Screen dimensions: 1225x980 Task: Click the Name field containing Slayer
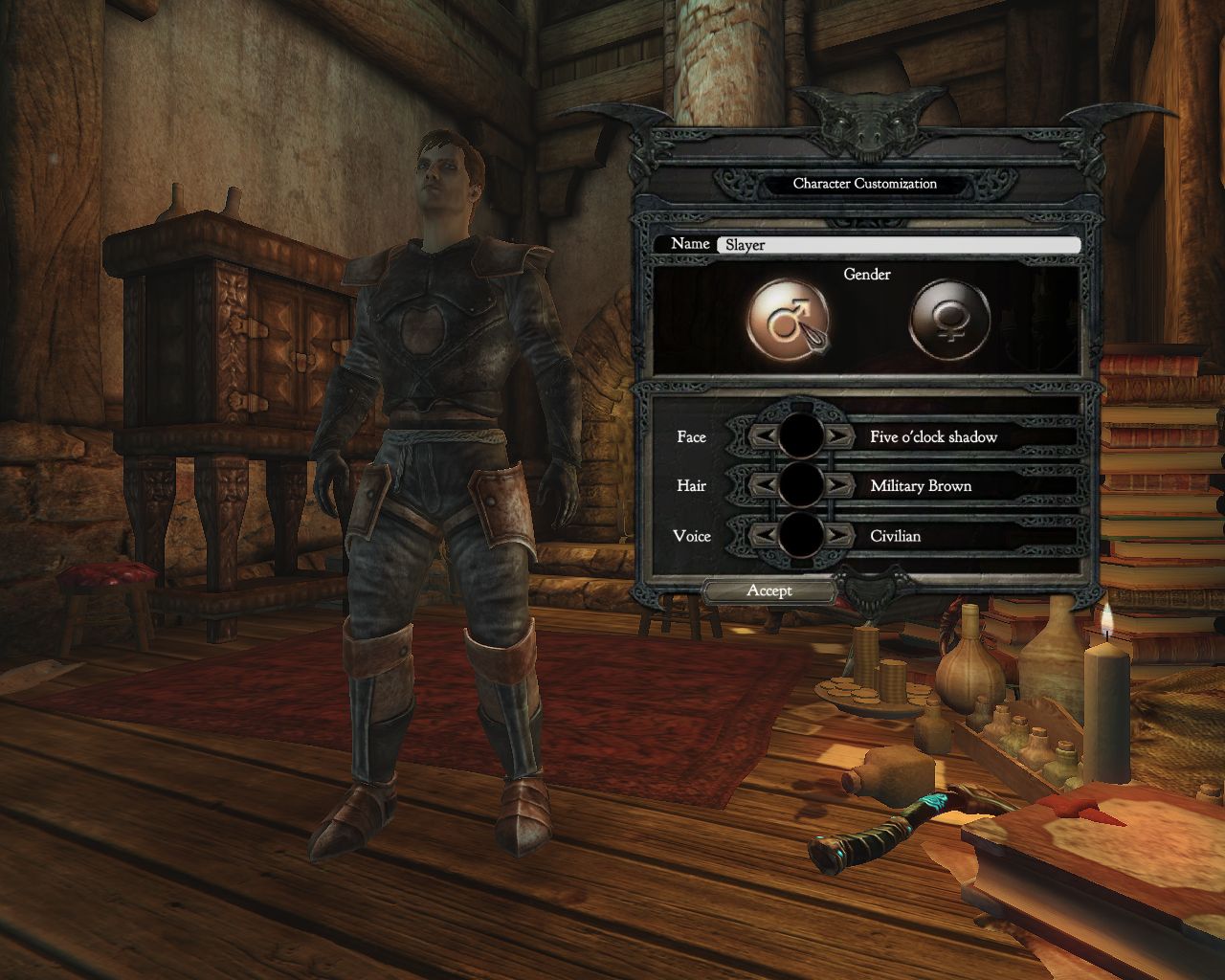(x=898, y=245)
